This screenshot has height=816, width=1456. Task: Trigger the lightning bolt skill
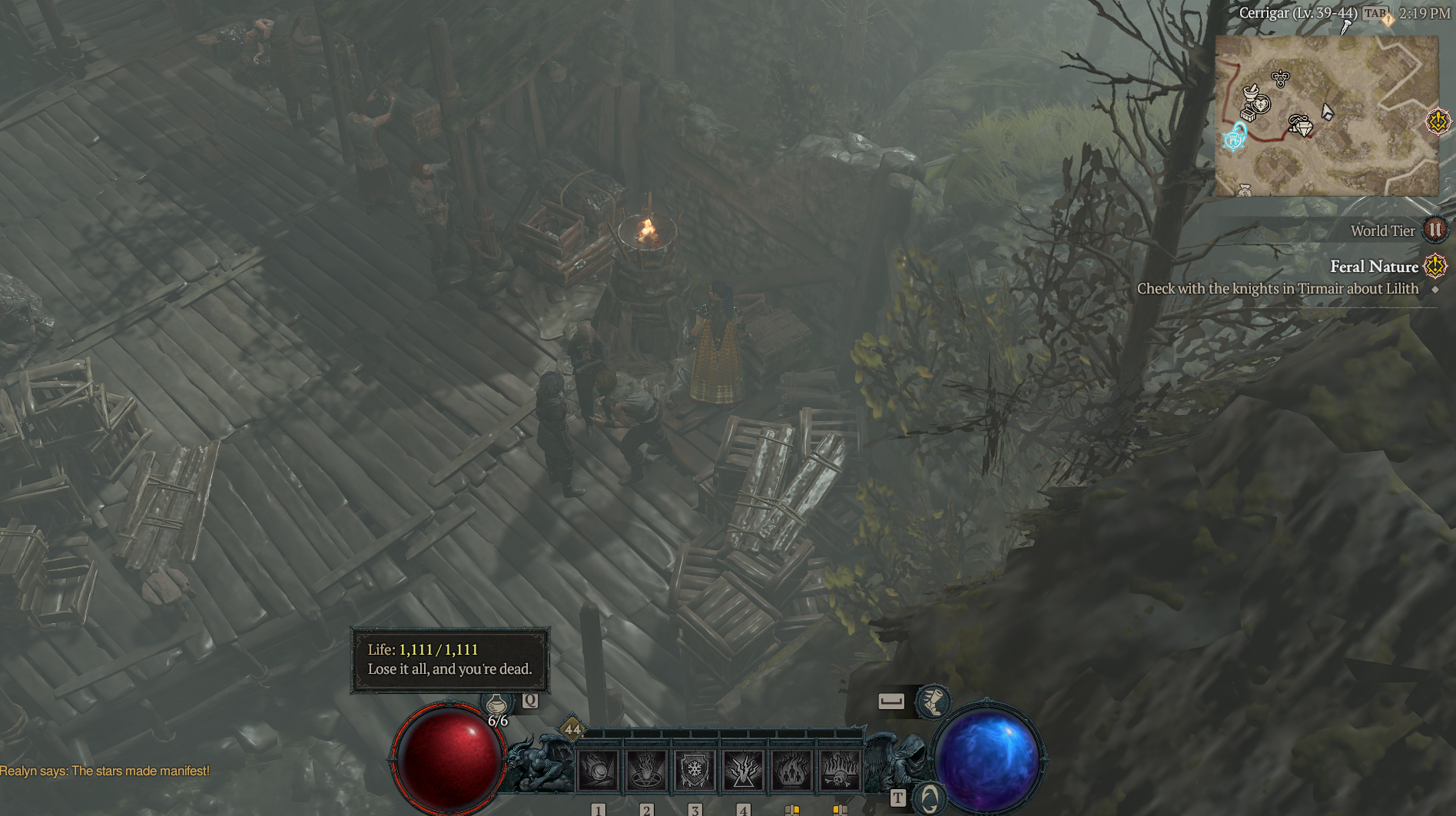[743, 769]
